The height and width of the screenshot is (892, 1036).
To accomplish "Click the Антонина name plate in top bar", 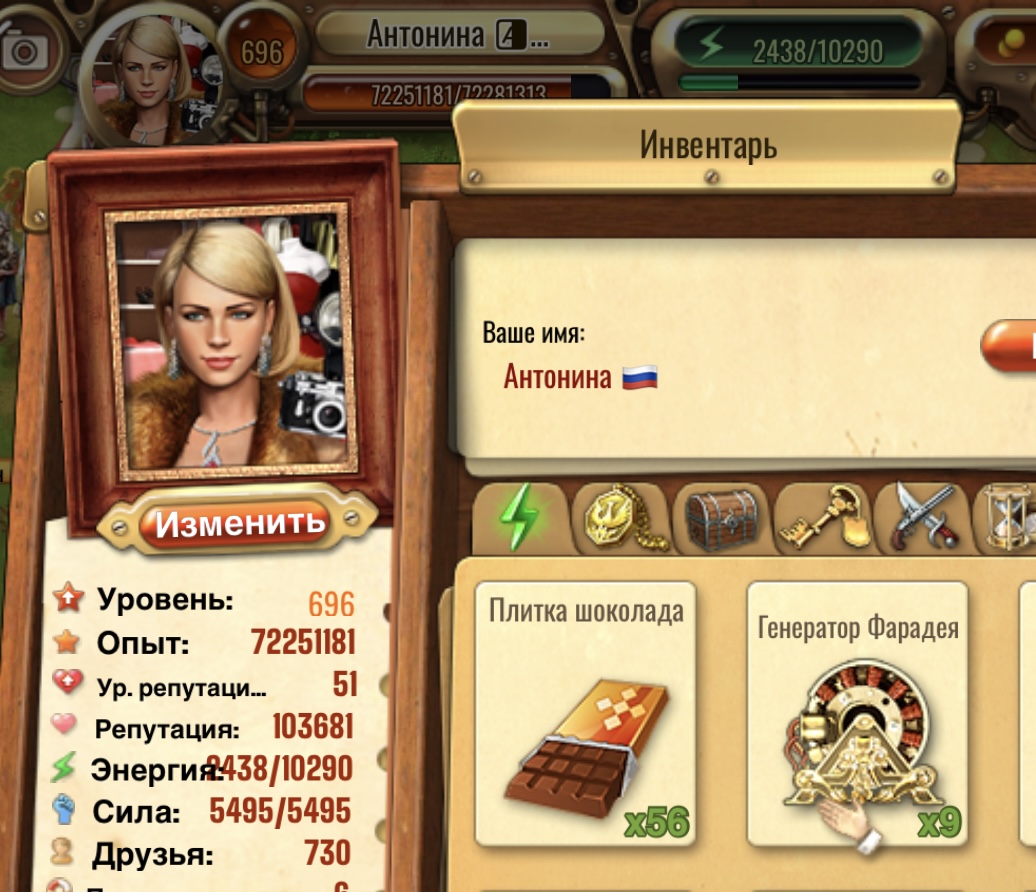I will point(458,35).
